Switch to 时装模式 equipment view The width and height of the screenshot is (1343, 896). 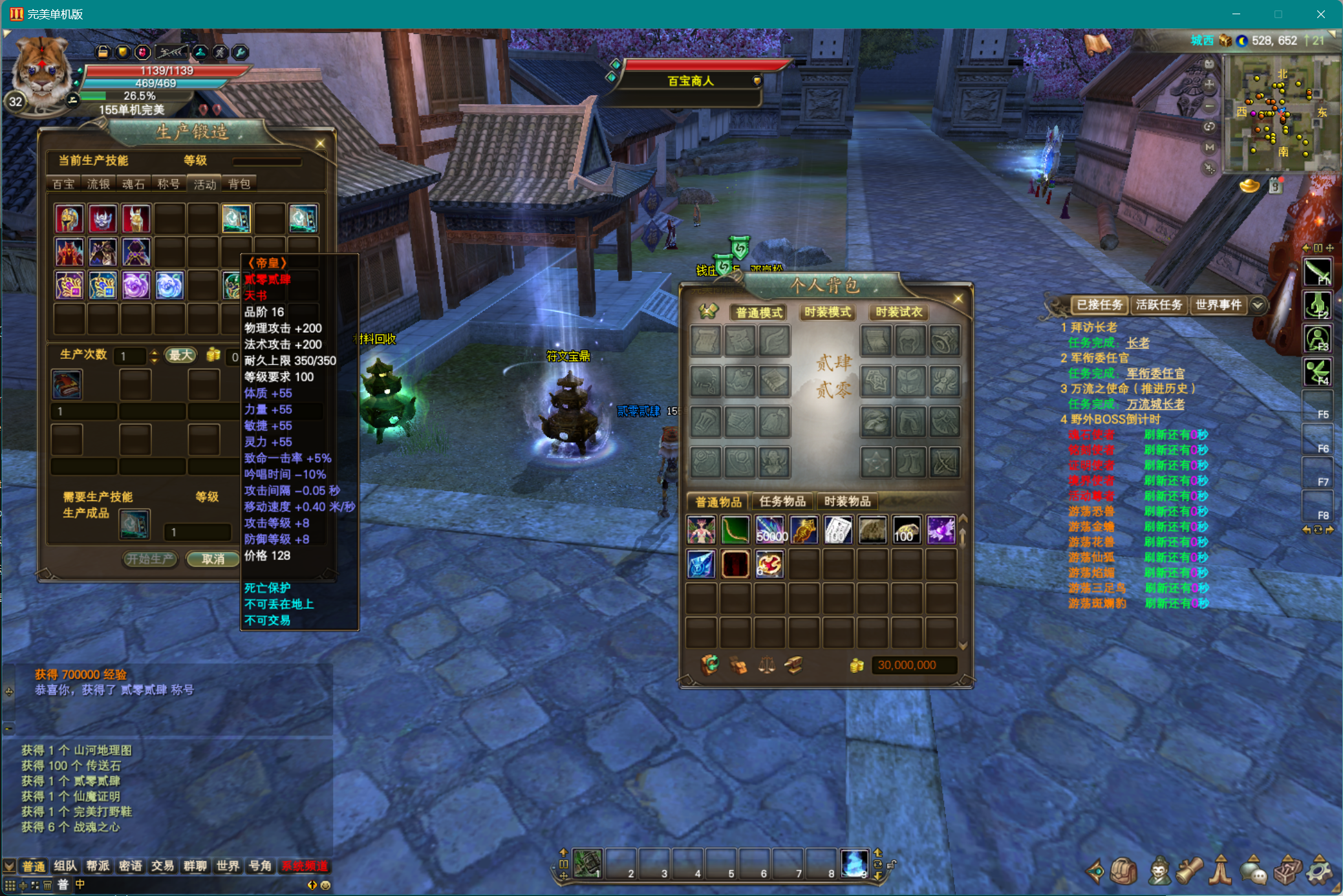[828, 312]
